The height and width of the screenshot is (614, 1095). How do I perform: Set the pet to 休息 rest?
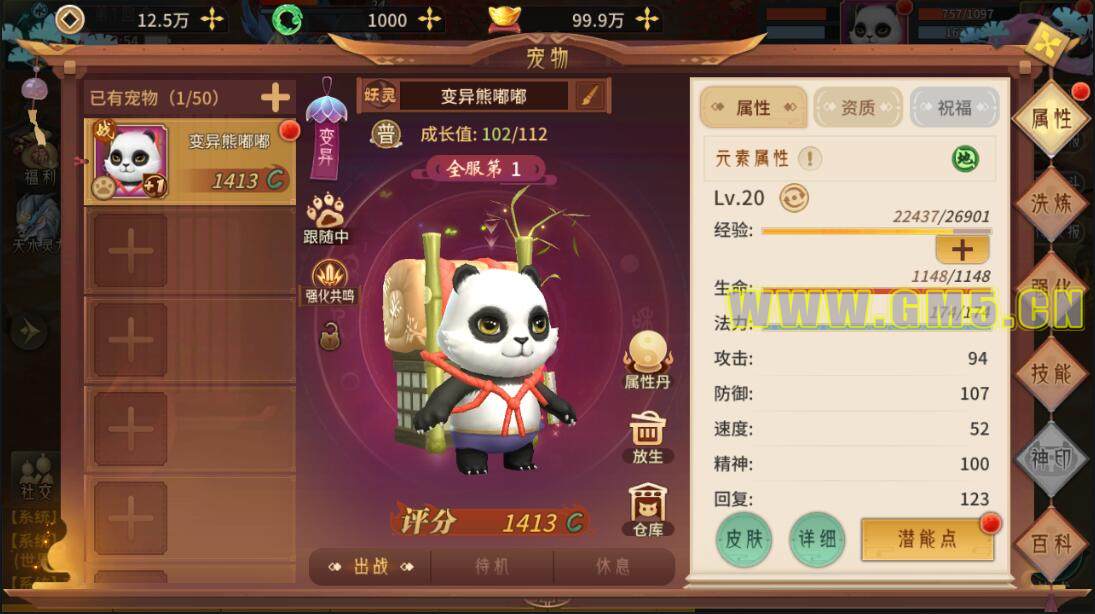pyautogui.click(x=613, y=566)
